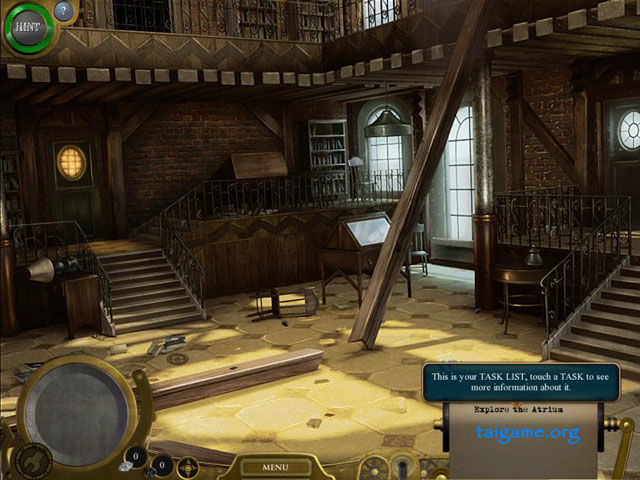Open help with the question mark button

click(x=64, y=12)
